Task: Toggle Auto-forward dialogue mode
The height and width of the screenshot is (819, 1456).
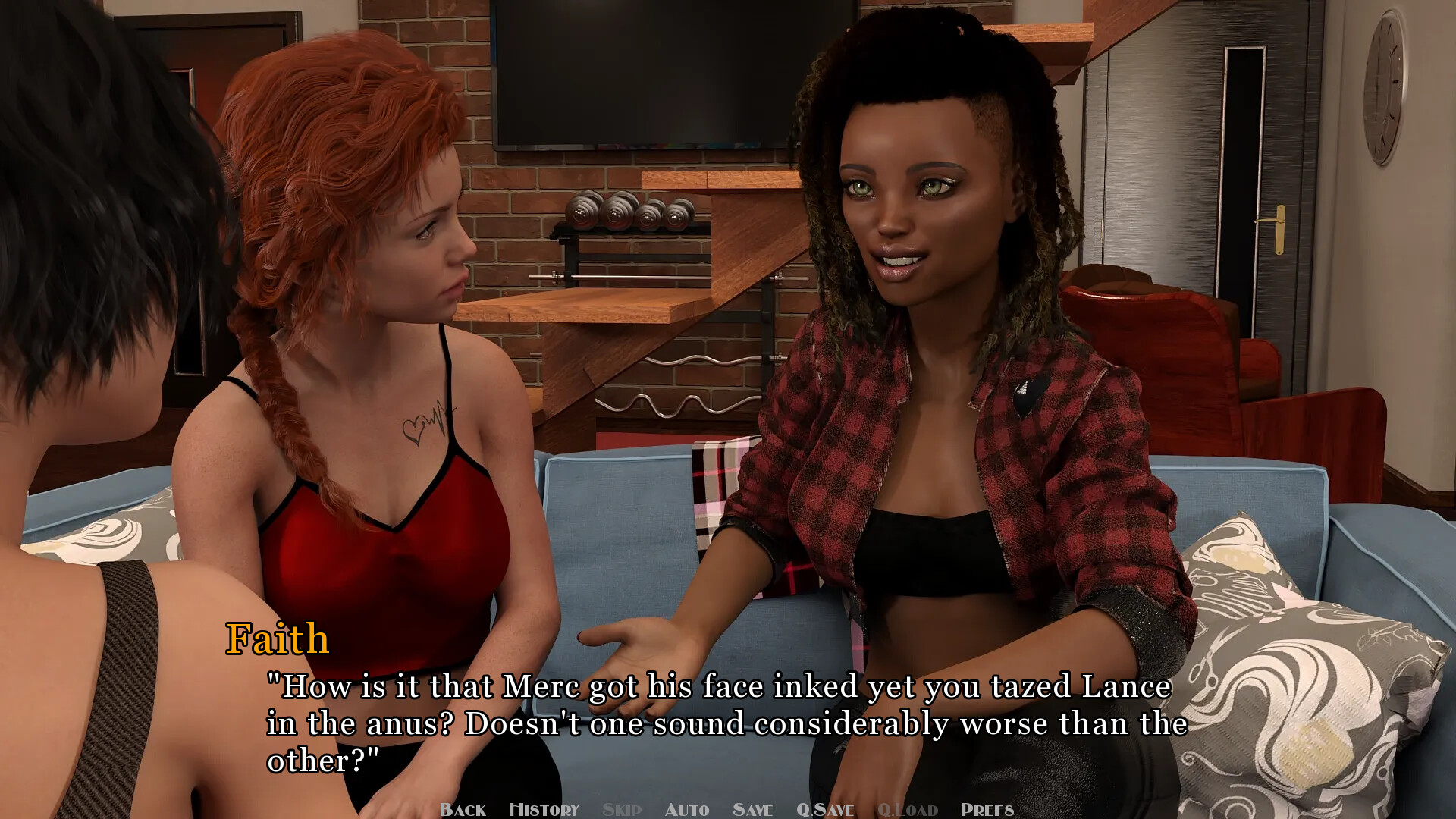Action: click(x=687, y=808)
